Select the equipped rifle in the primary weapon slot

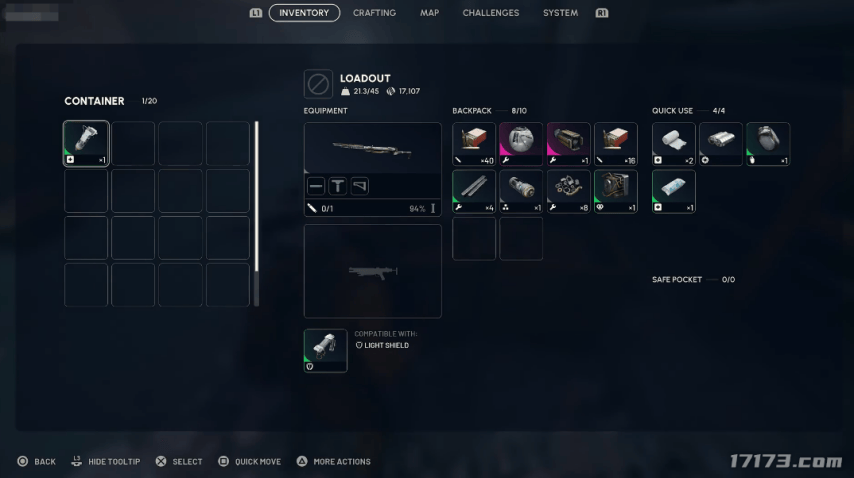click(x=372, y=148)
